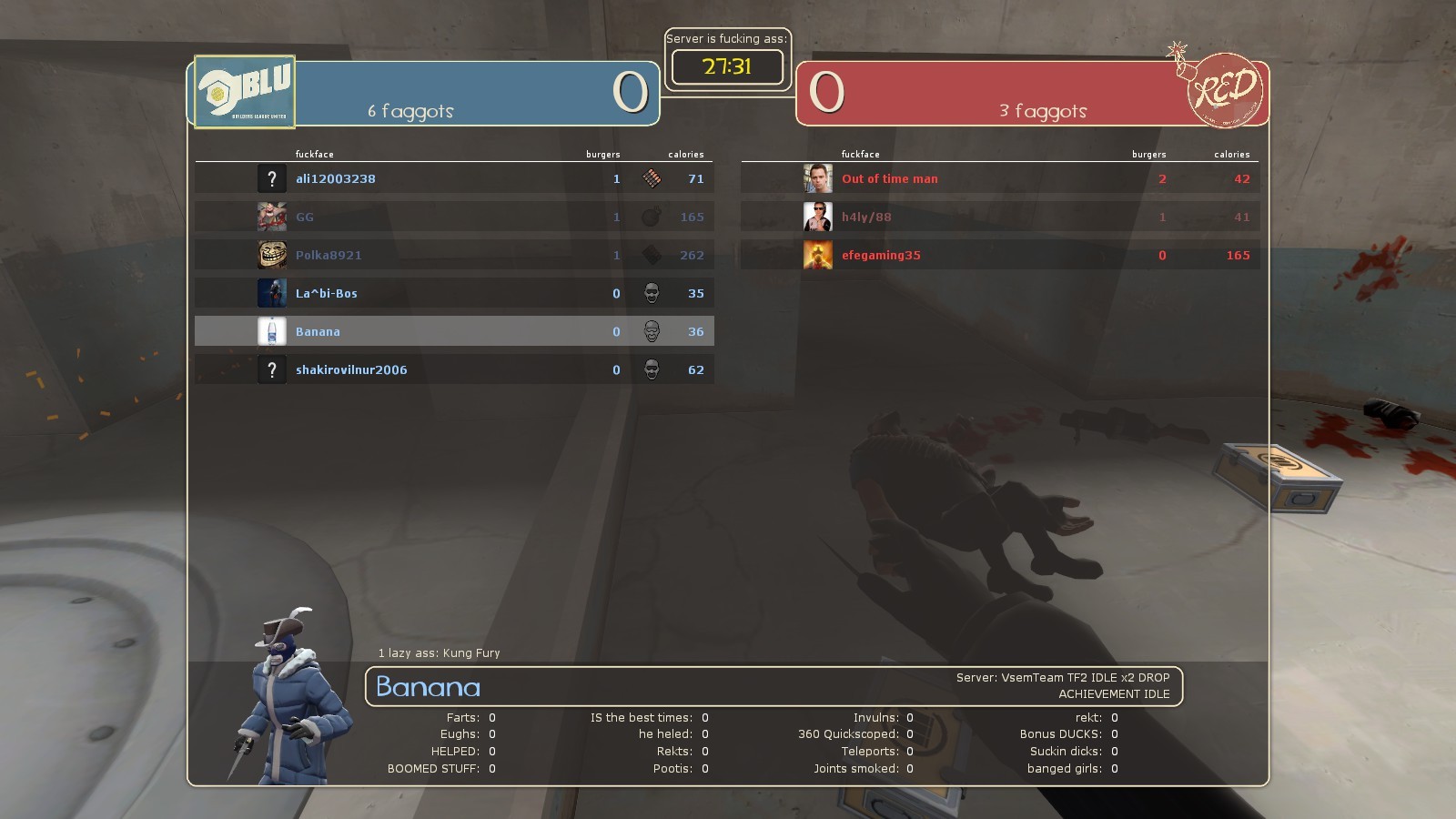Click the calories column header
Image resolution: width=1456 pixels, height=819 pixels.
(x=686, y=154)
